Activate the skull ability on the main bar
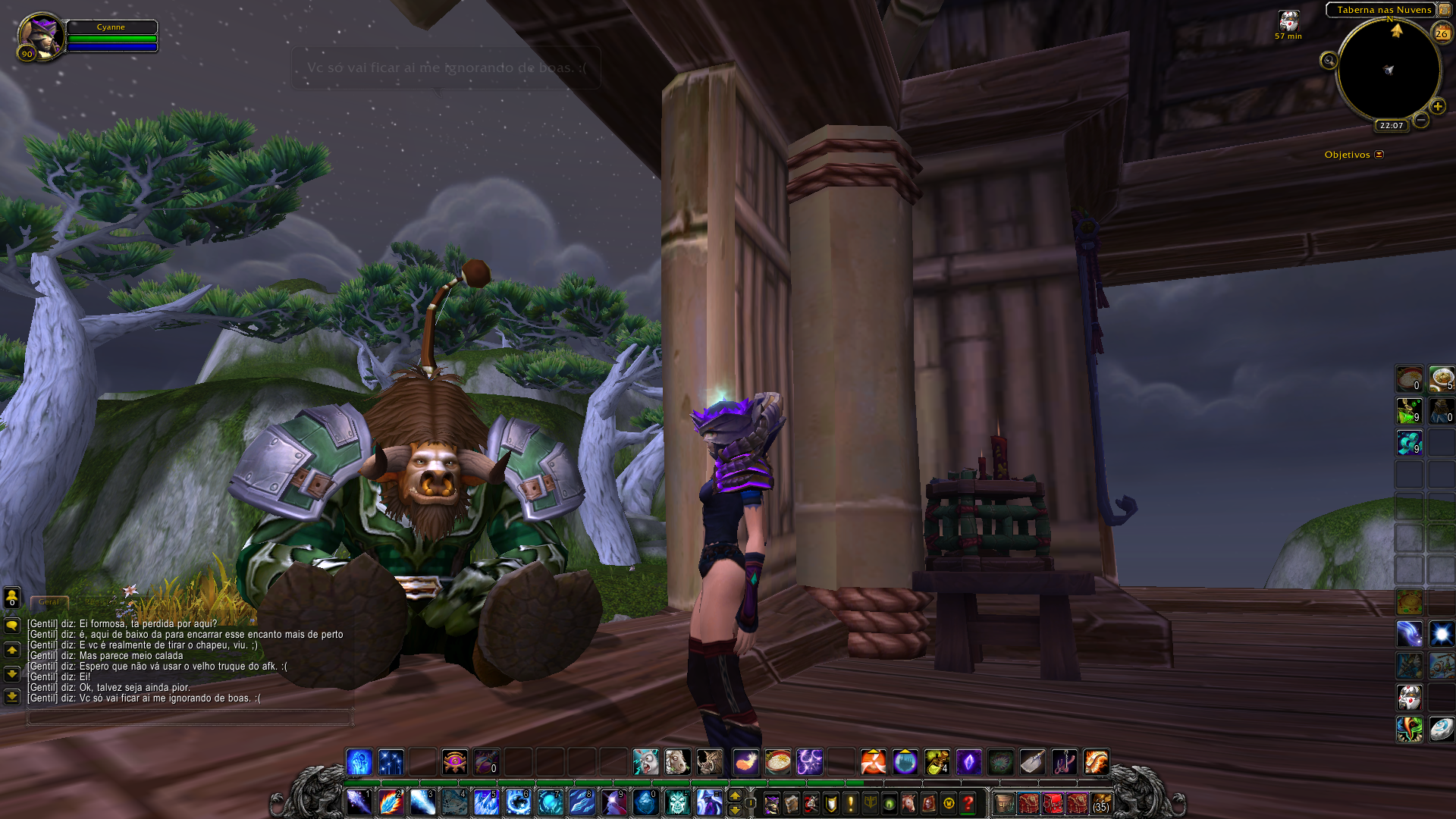 point(676,802)
